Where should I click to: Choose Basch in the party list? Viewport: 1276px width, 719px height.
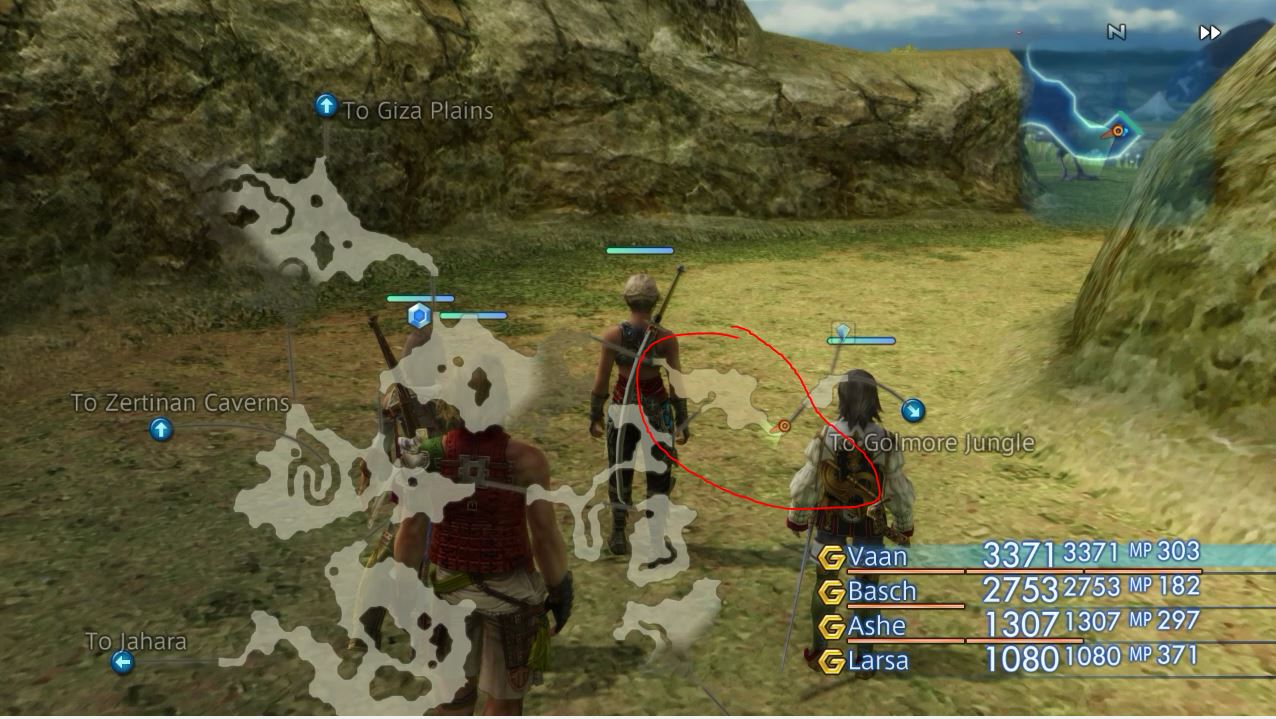point(881,591)
